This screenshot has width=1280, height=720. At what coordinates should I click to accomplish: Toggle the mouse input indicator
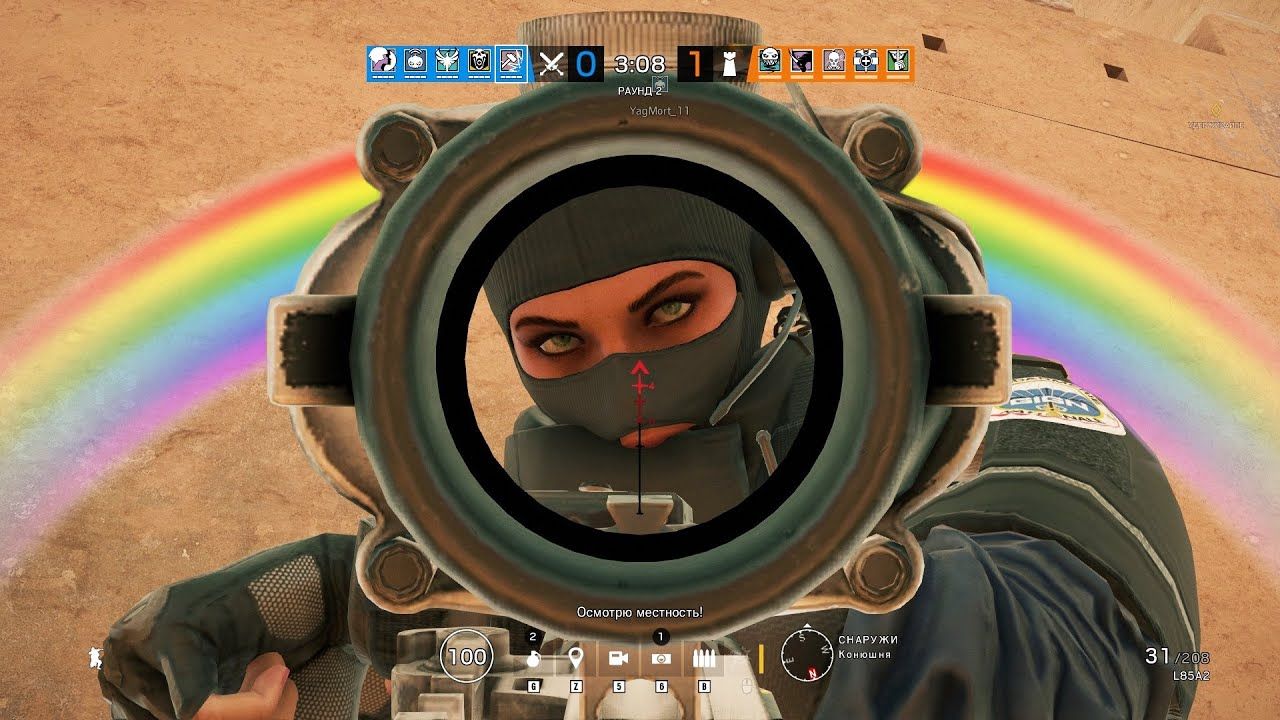tap(748, 687)
